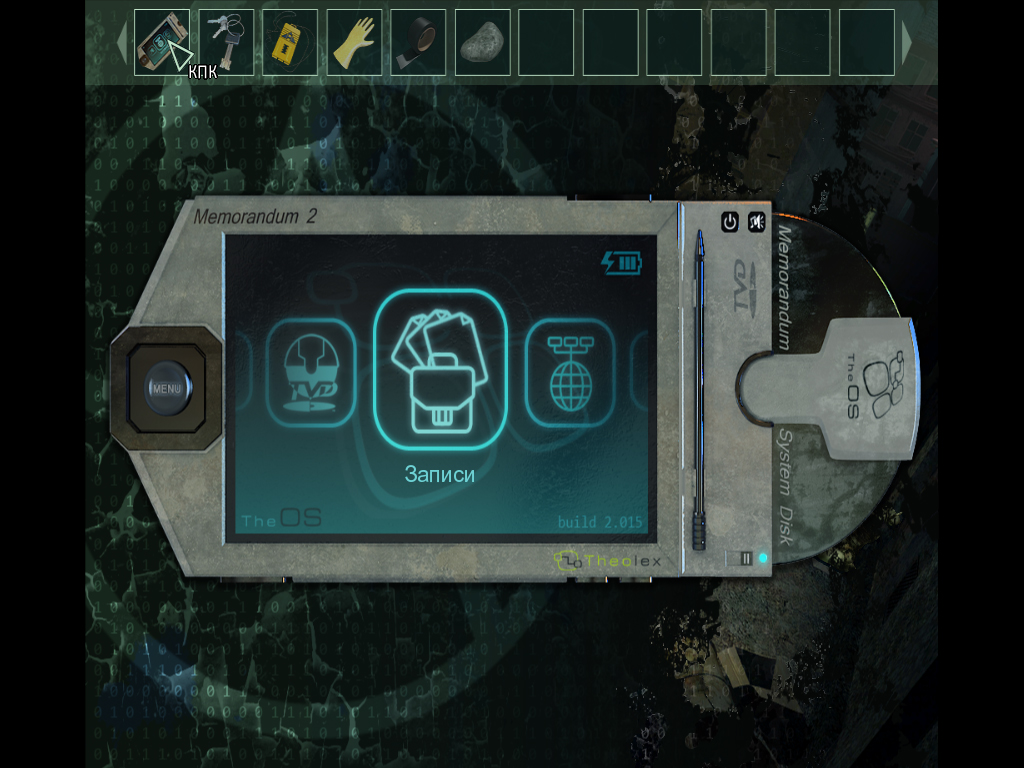1024x768 pixels.
Task: Select the КПК device in inventory
Action: click(x=161, y=42)
